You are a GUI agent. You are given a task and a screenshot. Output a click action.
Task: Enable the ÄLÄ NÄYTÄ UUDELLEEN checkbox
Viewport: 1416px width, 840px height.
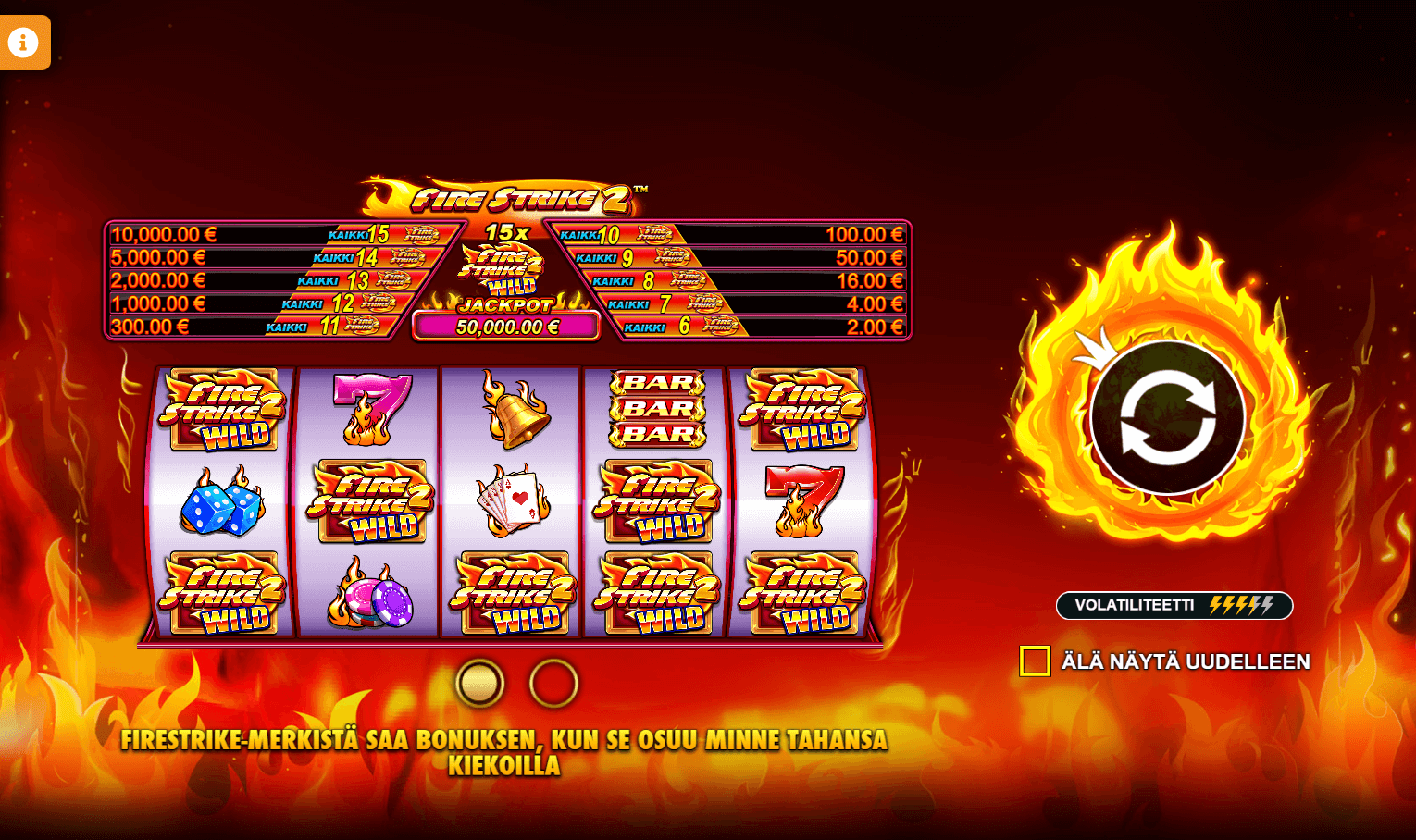tap(1034, 661)
